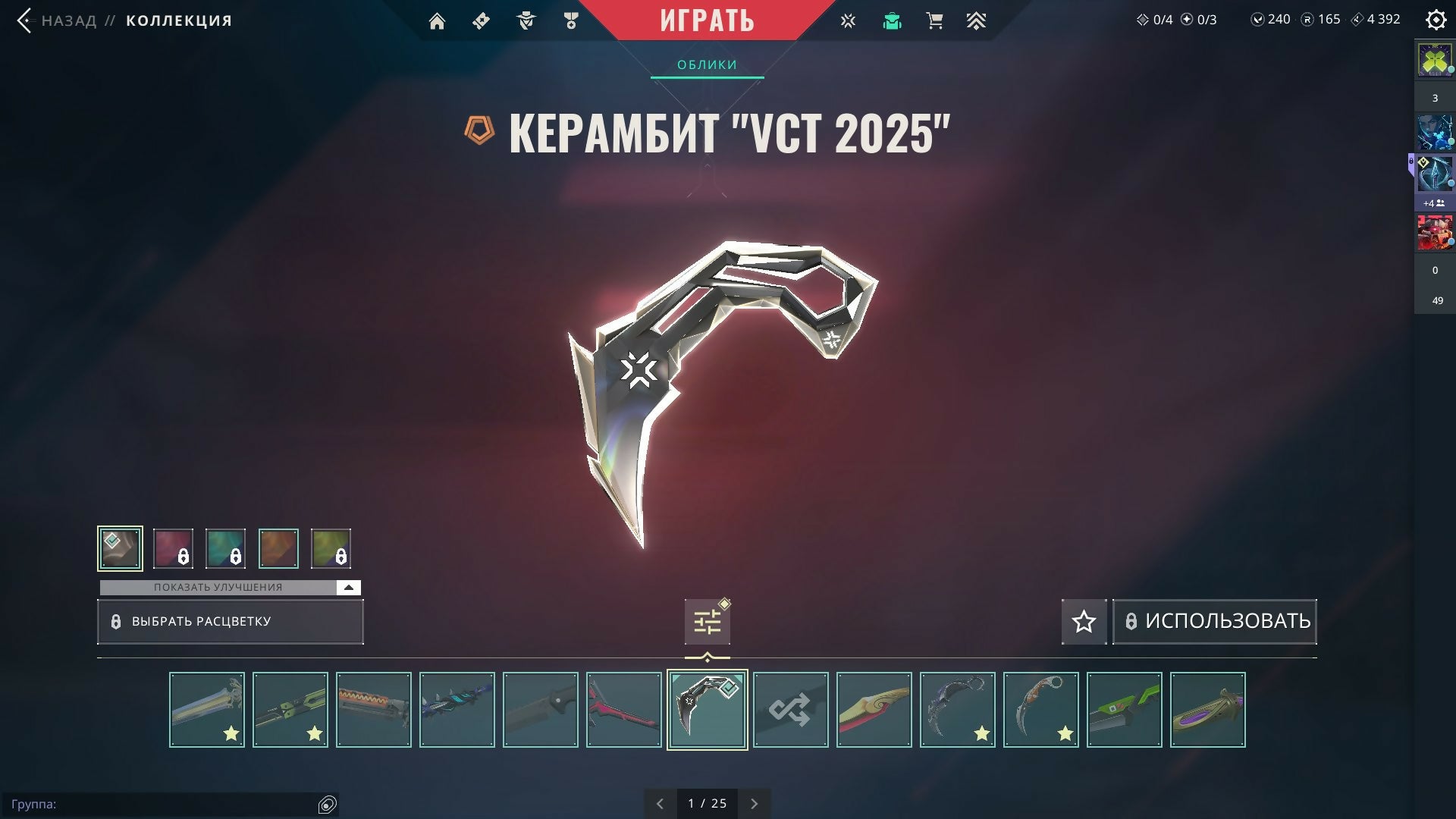The image size is (1456, 819).
Task: Mark the skin as favorite with star
Action: [1084, 622]
